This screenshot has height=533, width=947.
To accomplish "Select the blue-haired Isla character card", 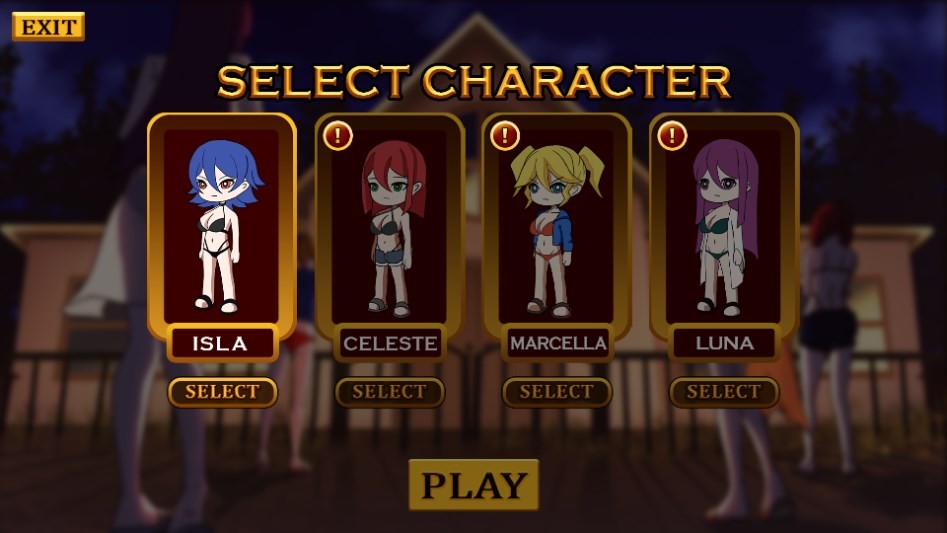I will 222,225.
